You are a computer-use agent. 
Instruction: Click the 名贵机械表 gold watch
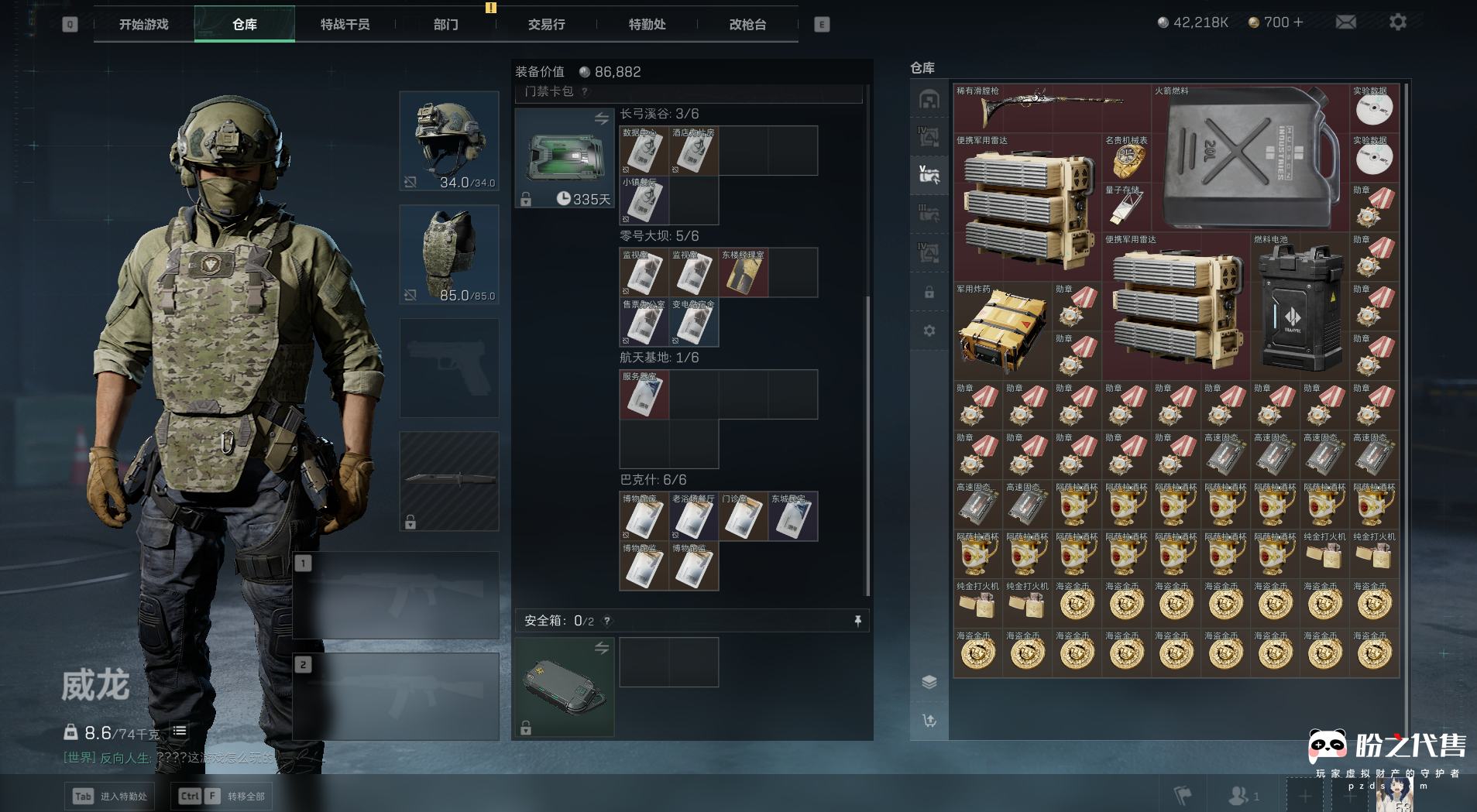pos(1126,157)
